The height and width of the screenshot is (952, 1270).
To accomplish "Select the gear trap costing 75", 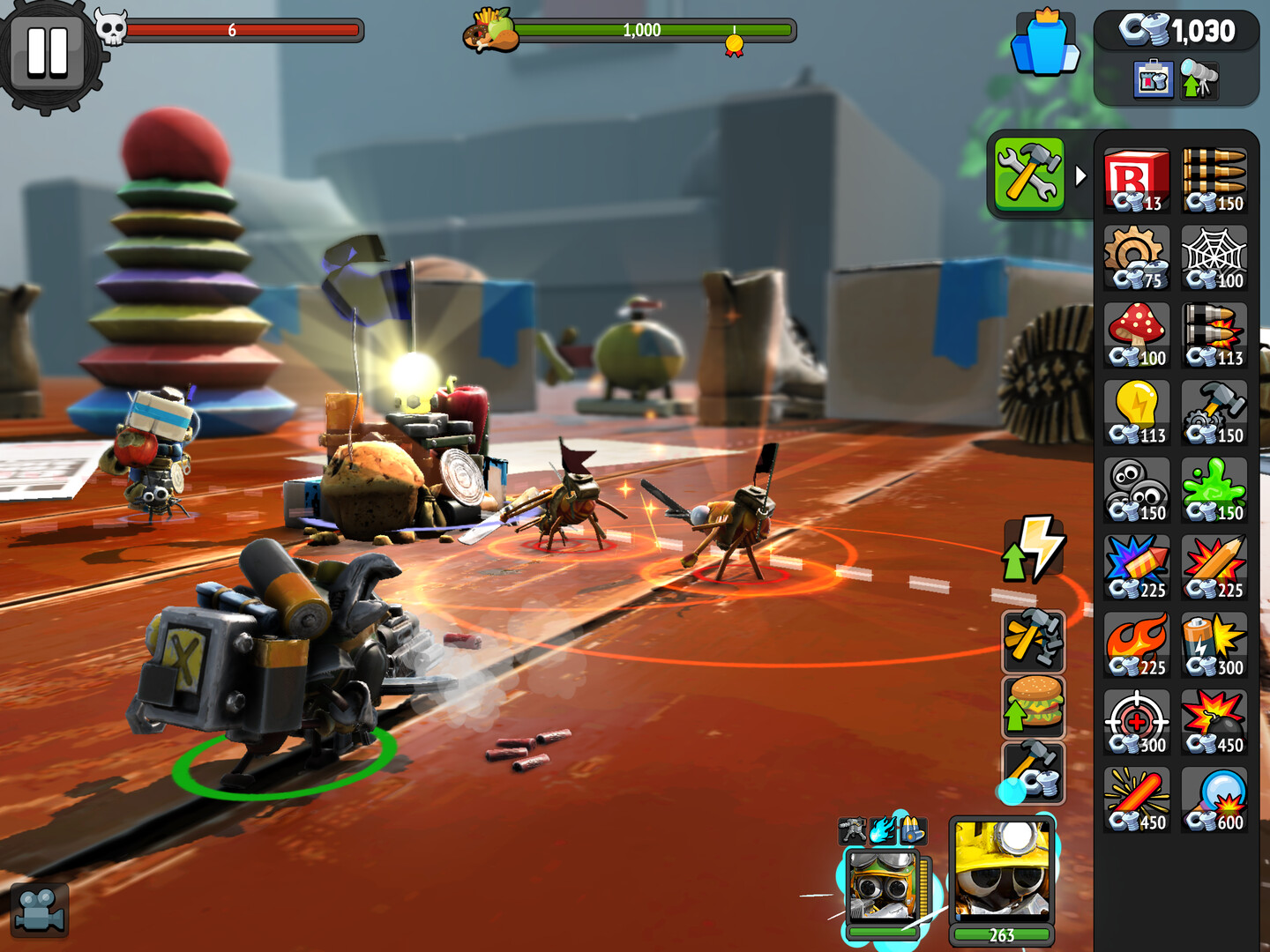I will 1136,257.
